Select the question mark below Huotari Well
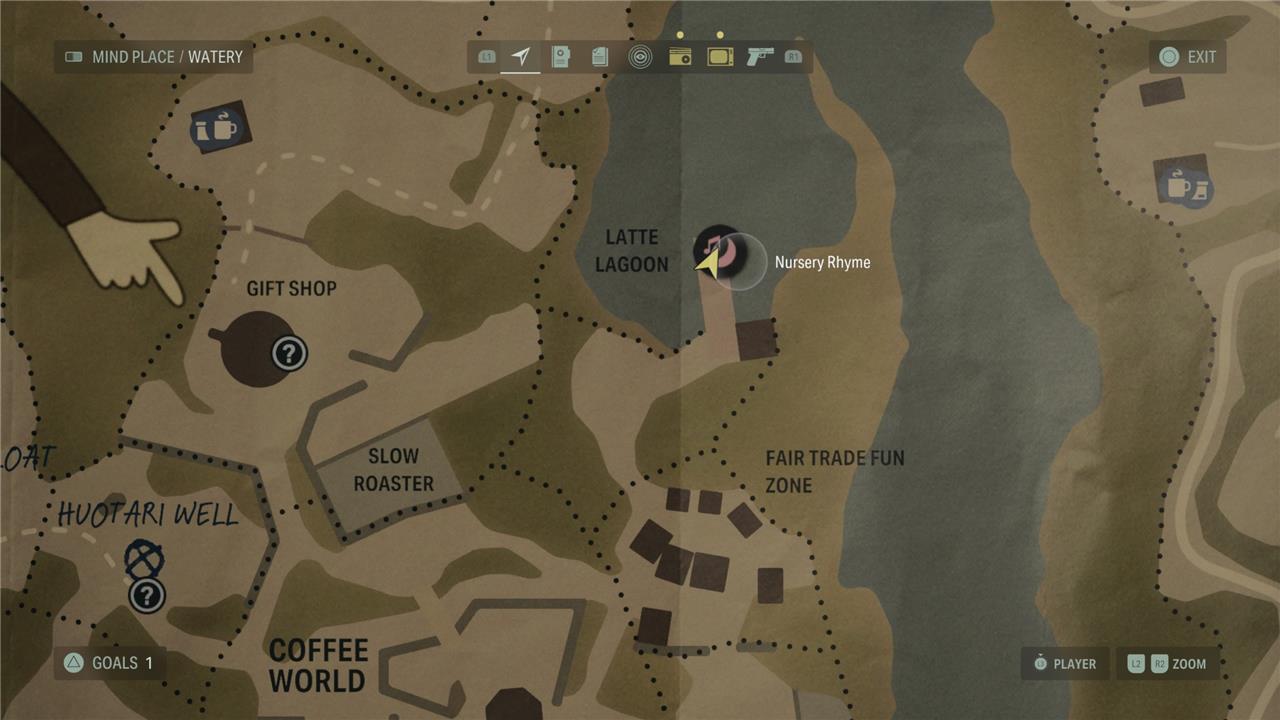This screenshot has width=1280, height=720. [147, 596]
